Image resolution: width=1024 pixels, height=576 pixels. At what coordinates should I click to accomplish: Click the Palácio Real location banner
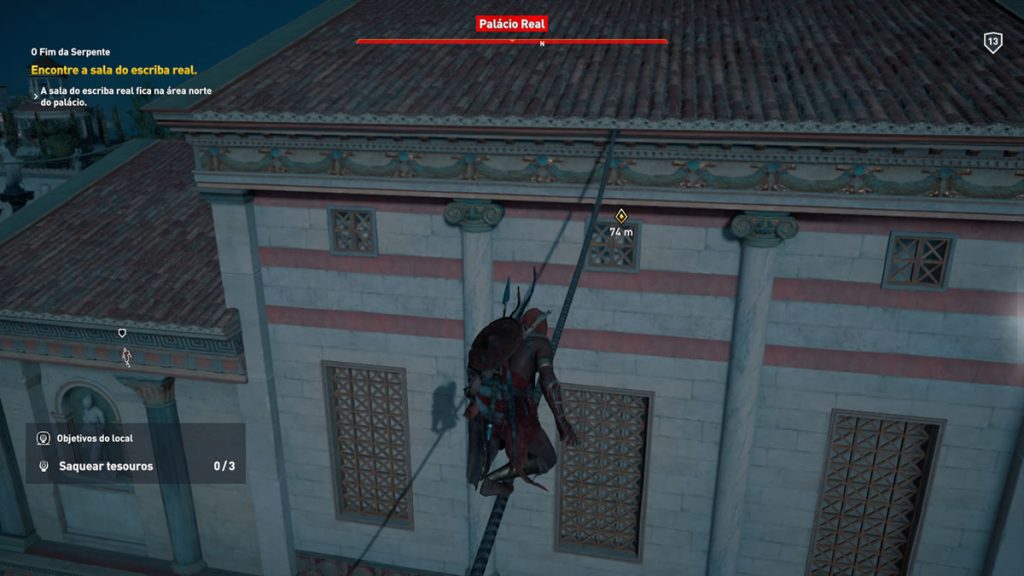pos(511,24)
